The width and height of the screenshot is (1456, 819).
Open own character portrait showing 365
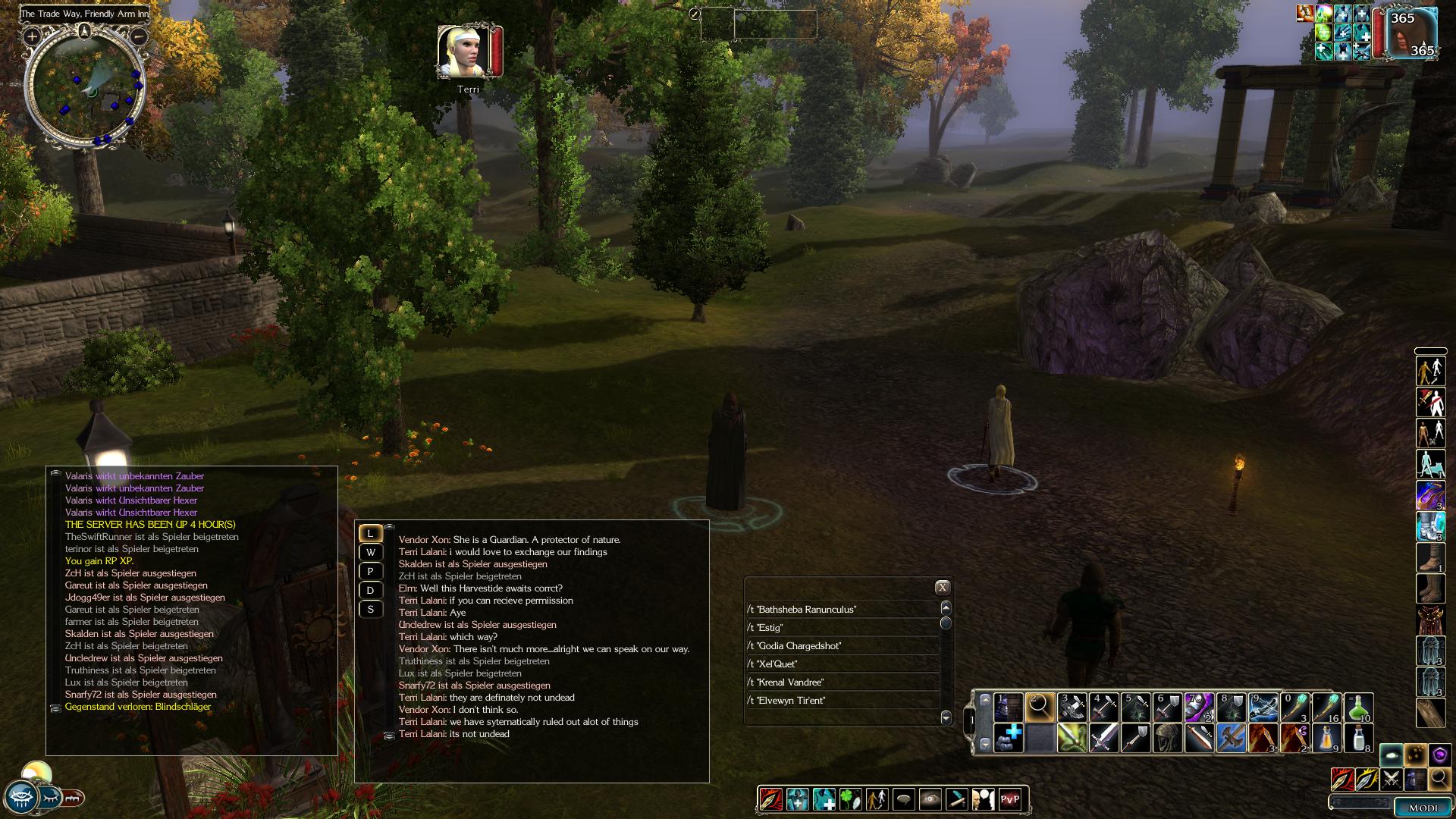[x=1411, y=33]
